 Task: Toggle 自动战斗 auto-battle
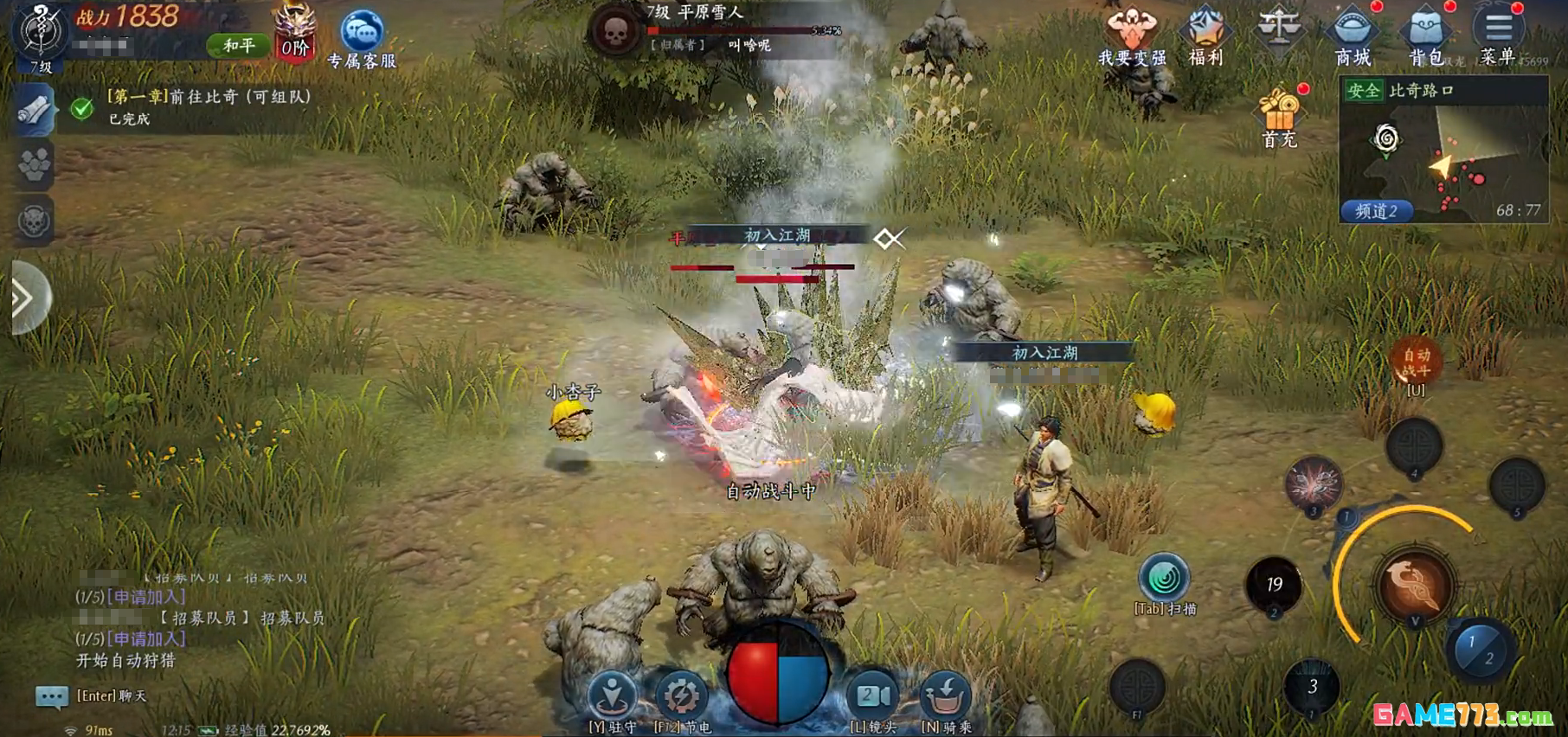tap(1416, 362)
